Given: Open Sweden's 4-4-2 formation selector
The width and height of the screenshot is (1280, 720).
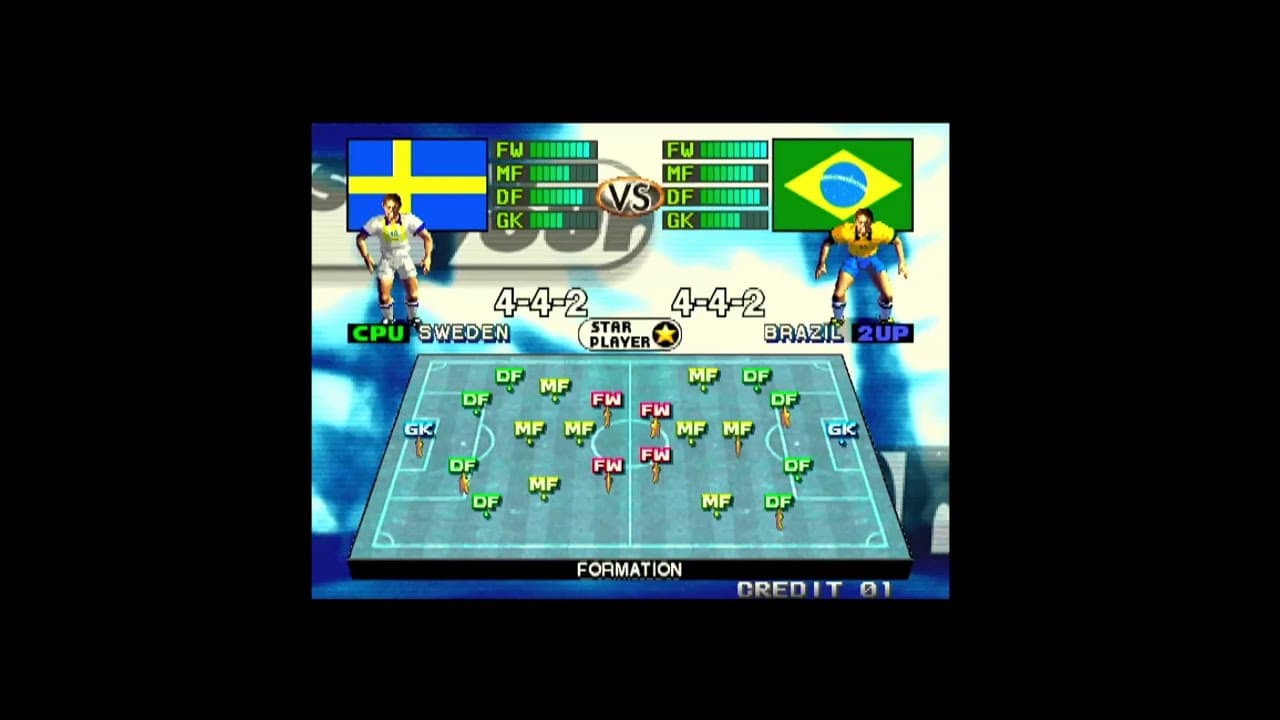Looking at the screenshot, I should pyautogui.click(x=540, y=299).
